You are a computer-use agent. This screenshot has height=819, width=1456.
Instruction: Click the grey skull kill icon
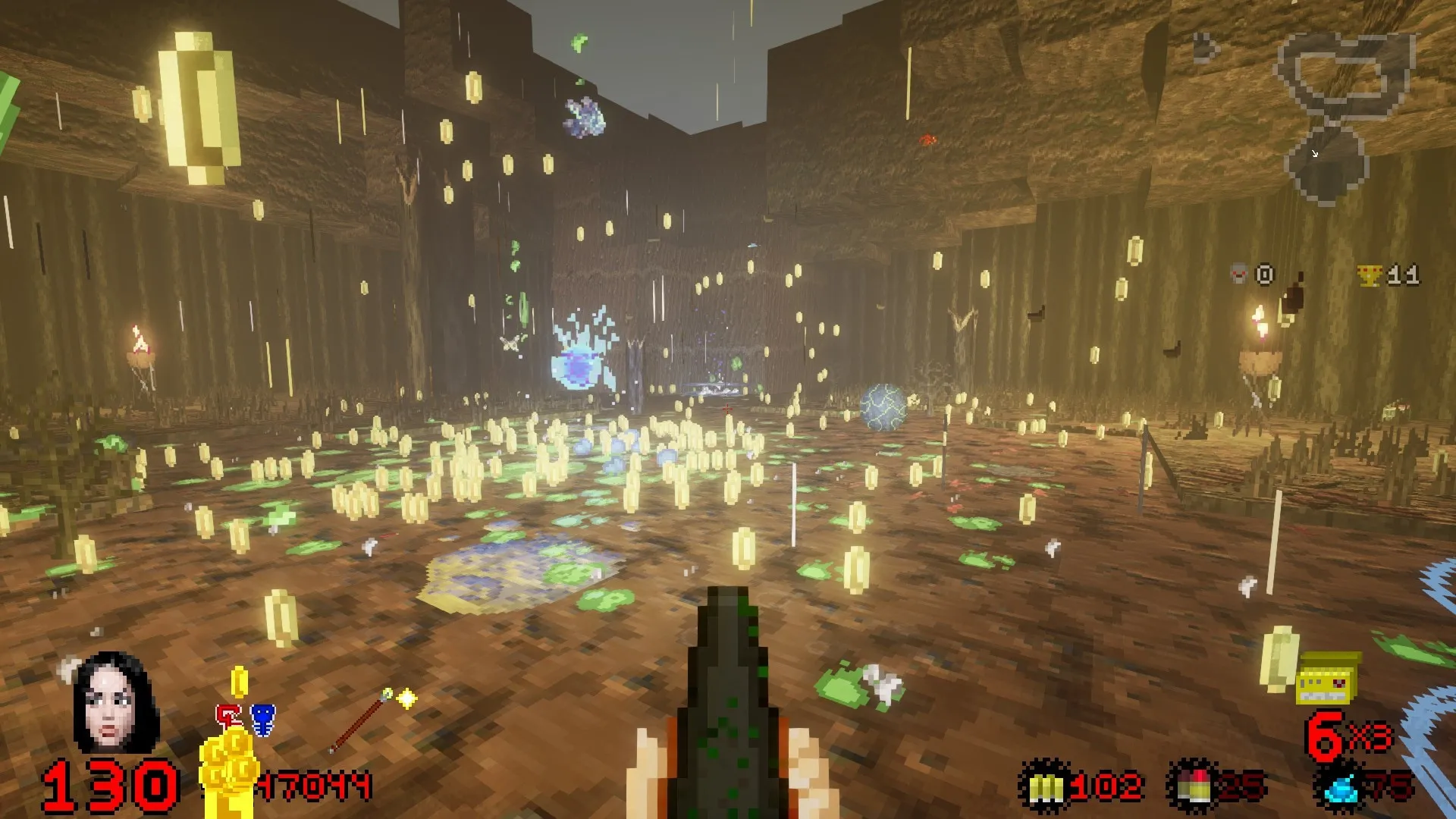1239,273
